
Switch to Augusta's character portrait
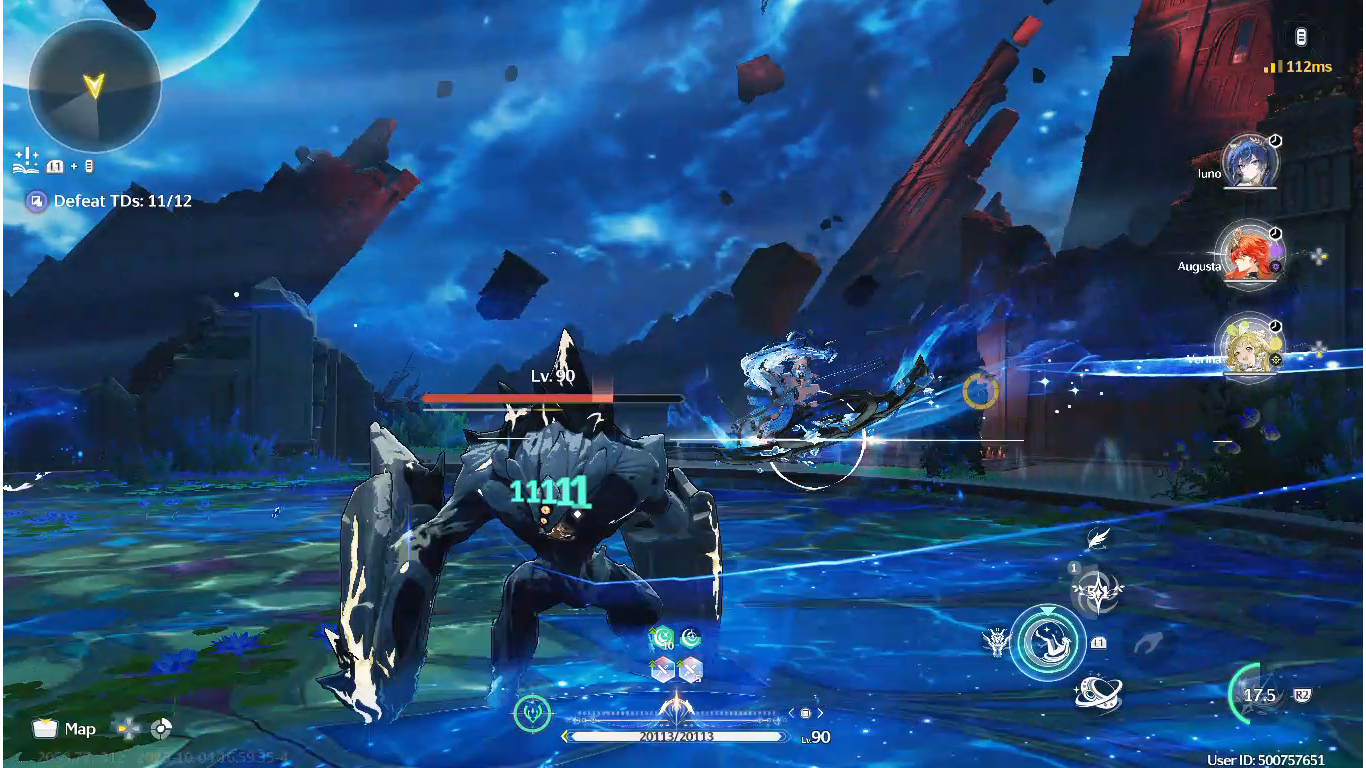coord(1250,255)
